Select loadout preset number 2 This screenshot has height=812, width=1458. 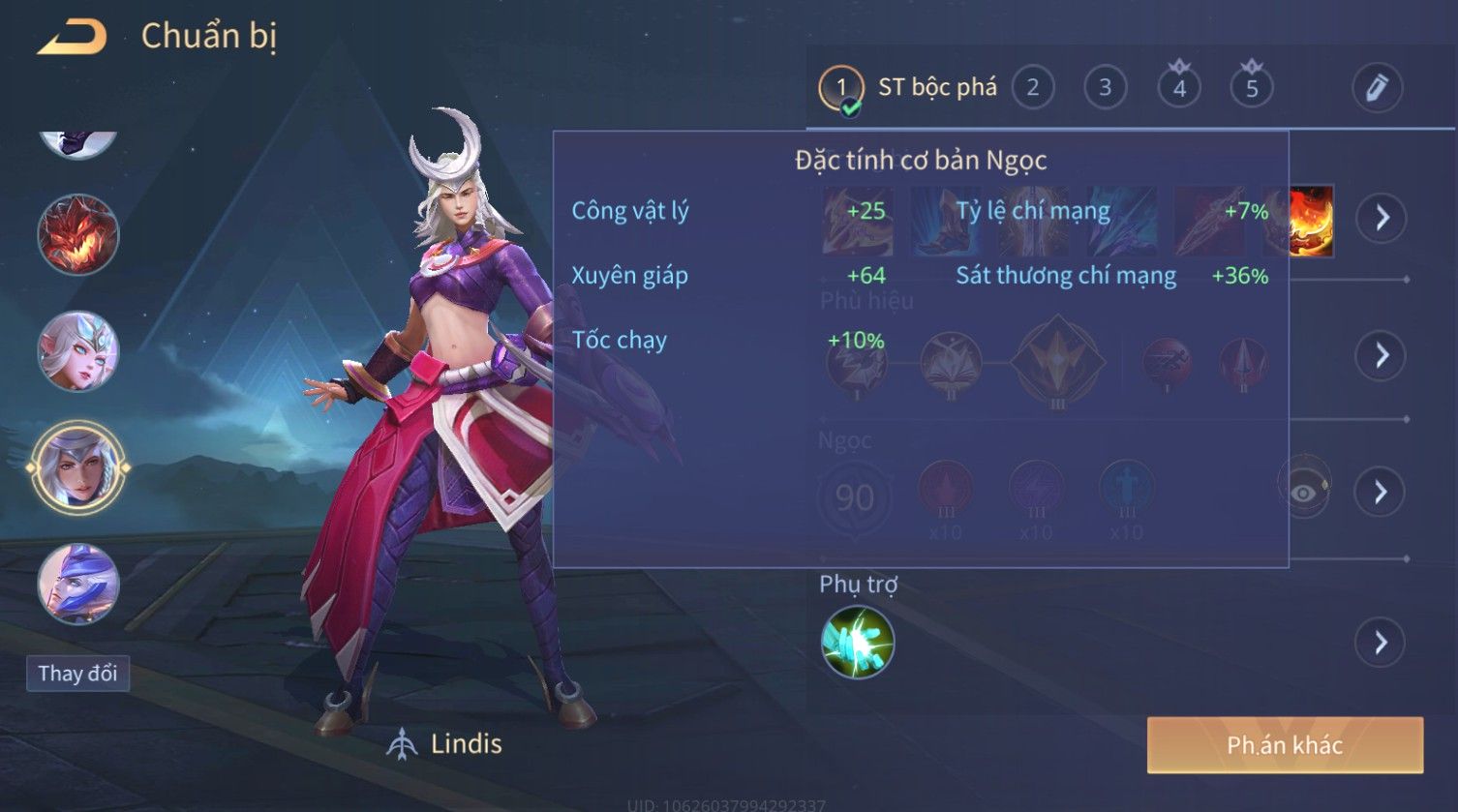point(1032,88)
